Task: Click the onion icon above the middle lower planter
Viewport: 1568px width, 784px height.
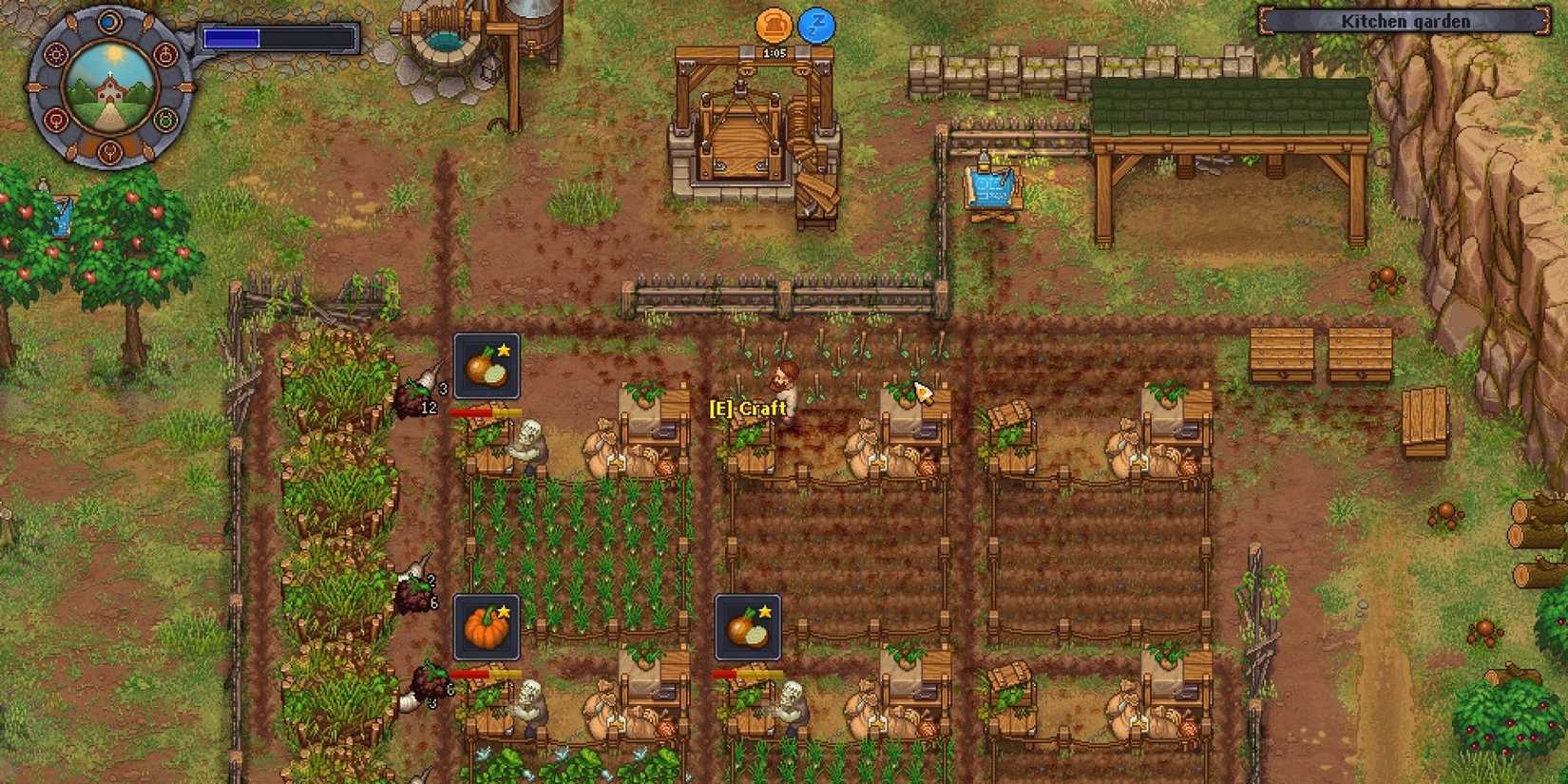Action: (x=747, y=627)
